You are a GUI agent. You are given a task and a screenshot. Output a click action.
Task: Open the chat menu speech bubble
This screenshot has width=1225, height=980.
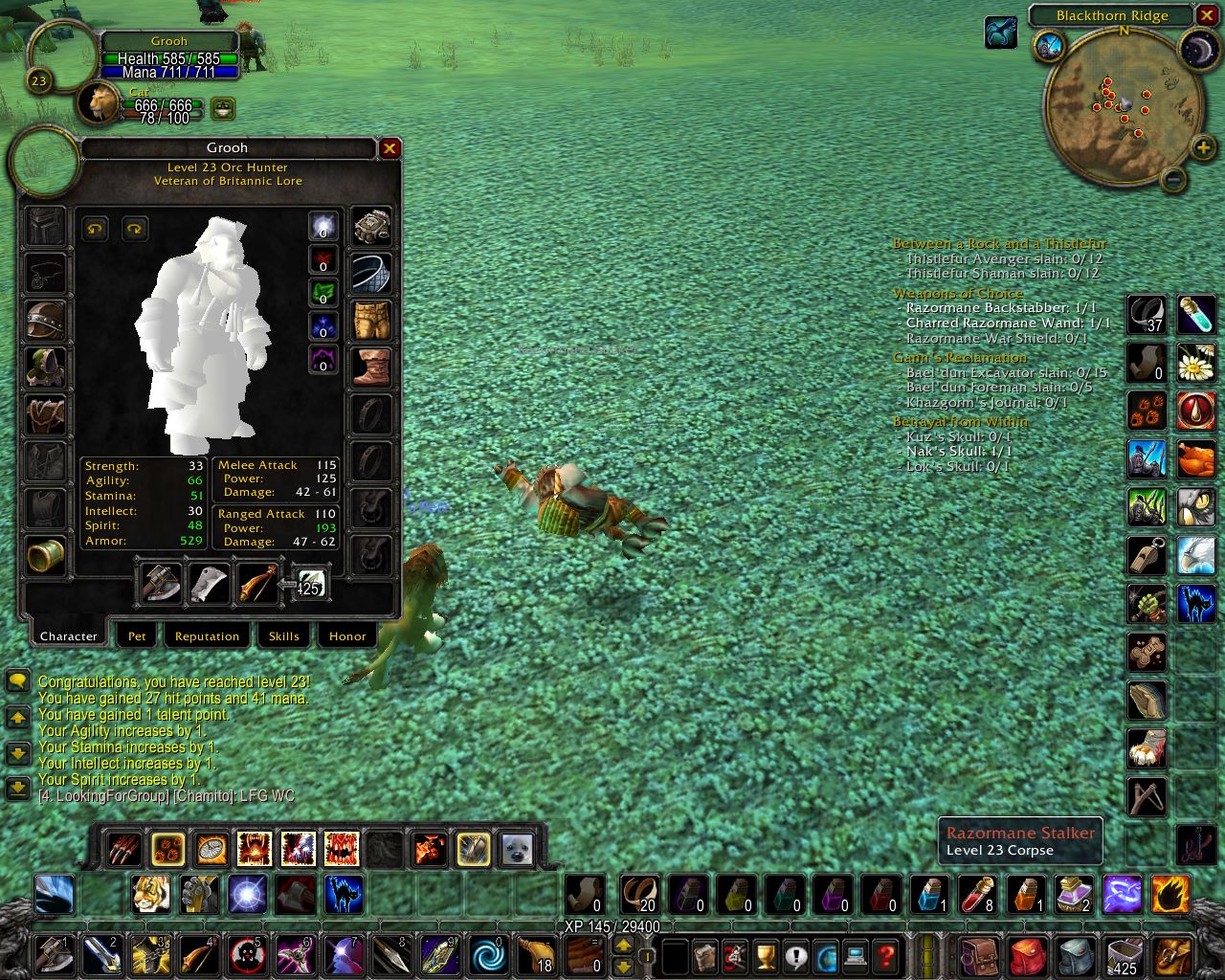tap(17, 681)
